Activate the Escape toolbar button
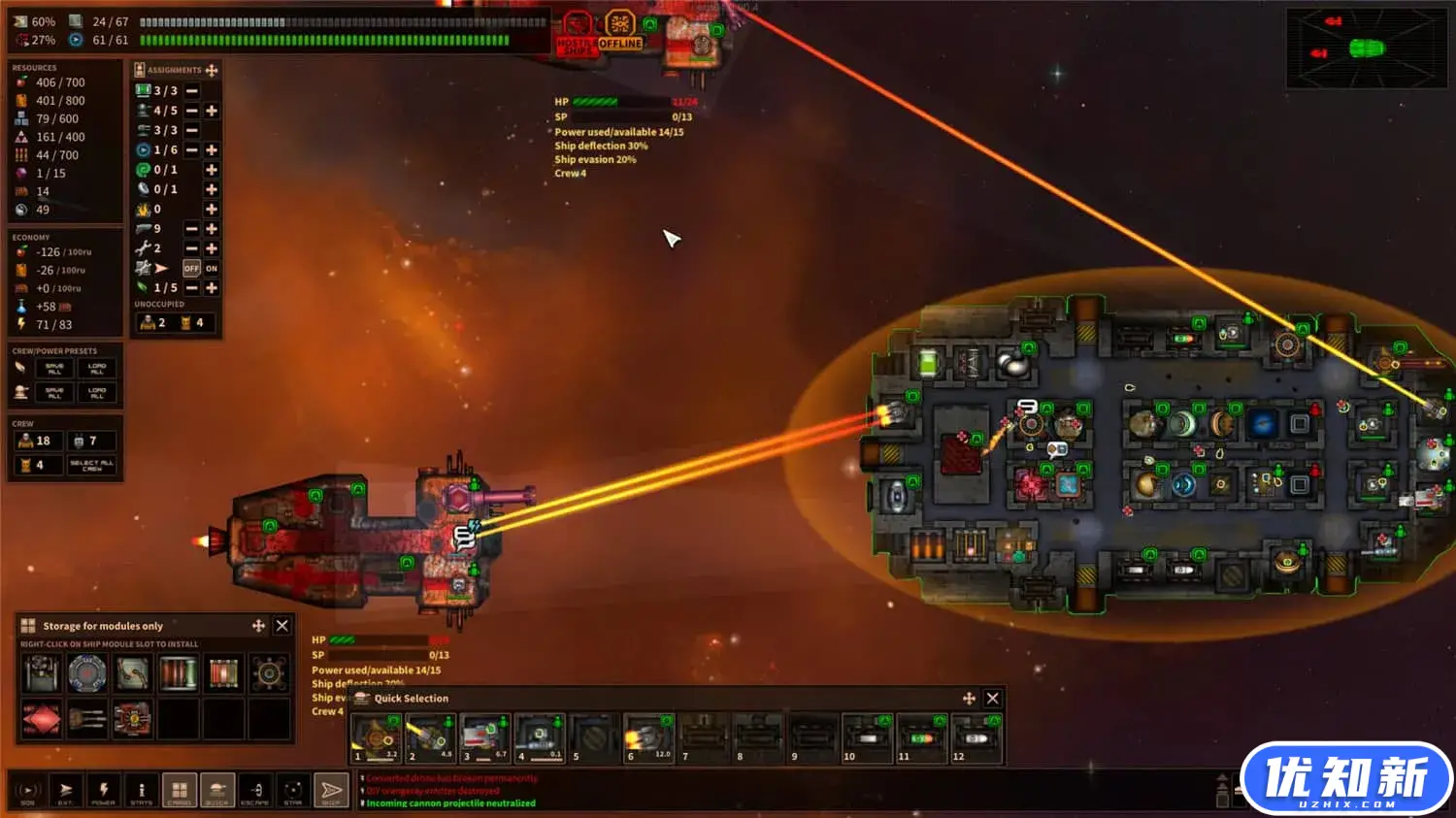Image resolution: width=1456 pixels, height=818 pixels. click(x=255, y=791)
